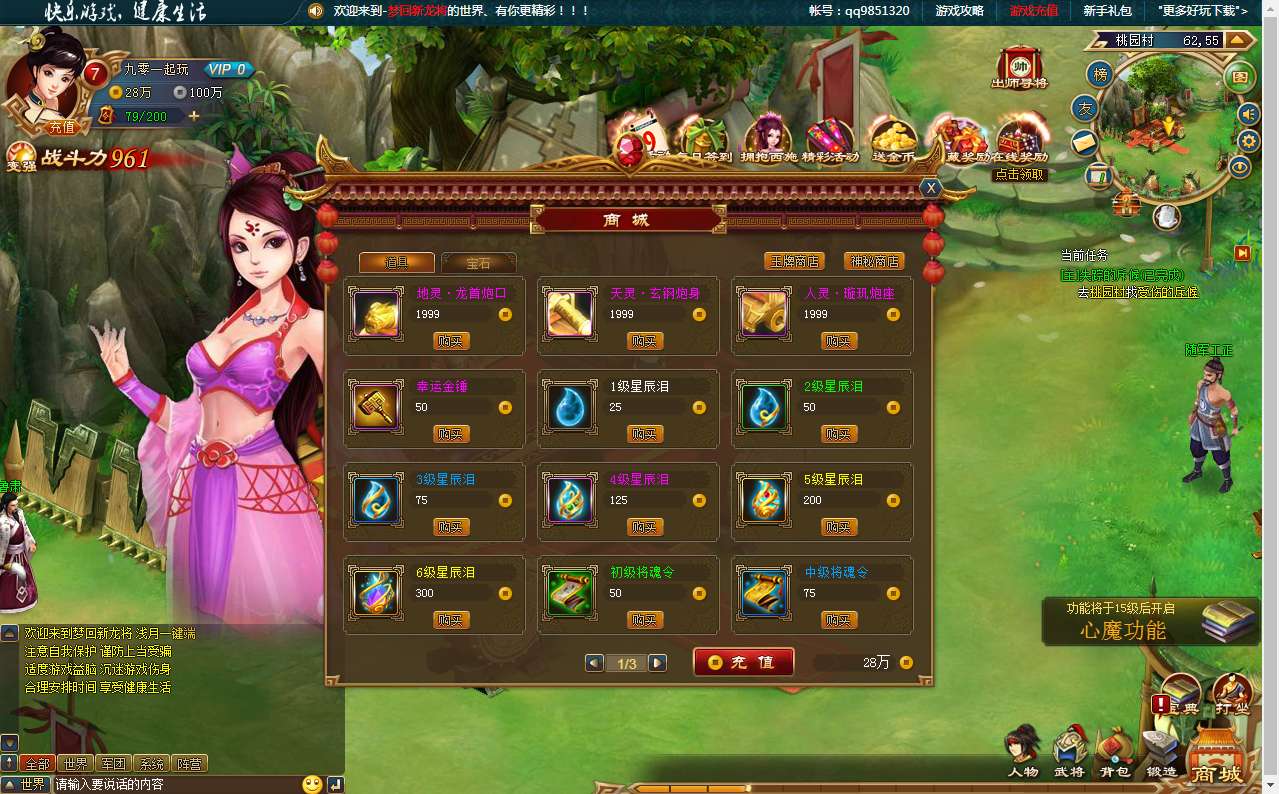Close the 商城 shop window
Image resolution: width=1279 pixels, height=794 pixels.
coord(931,188)
